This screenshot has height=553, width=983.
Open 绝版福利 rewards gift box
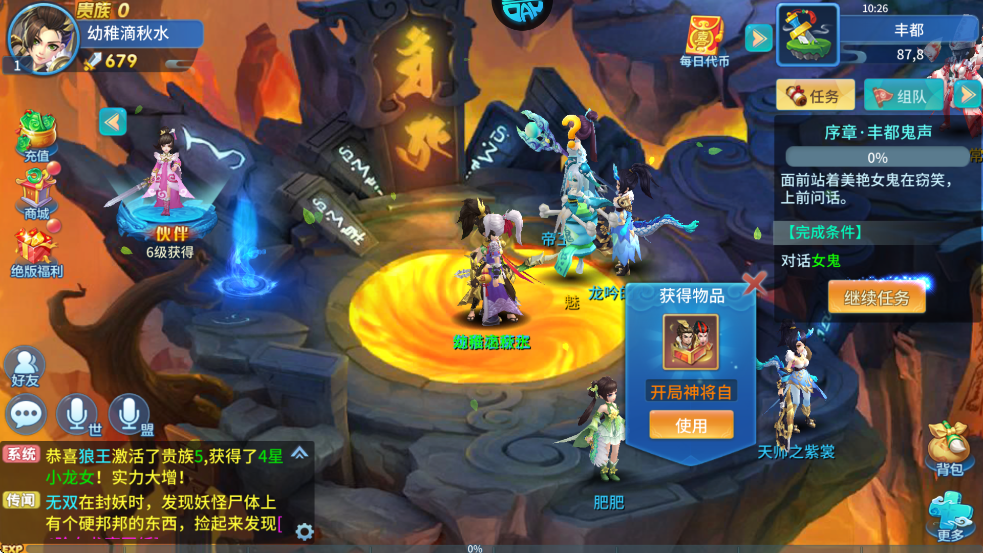[36, 252]
